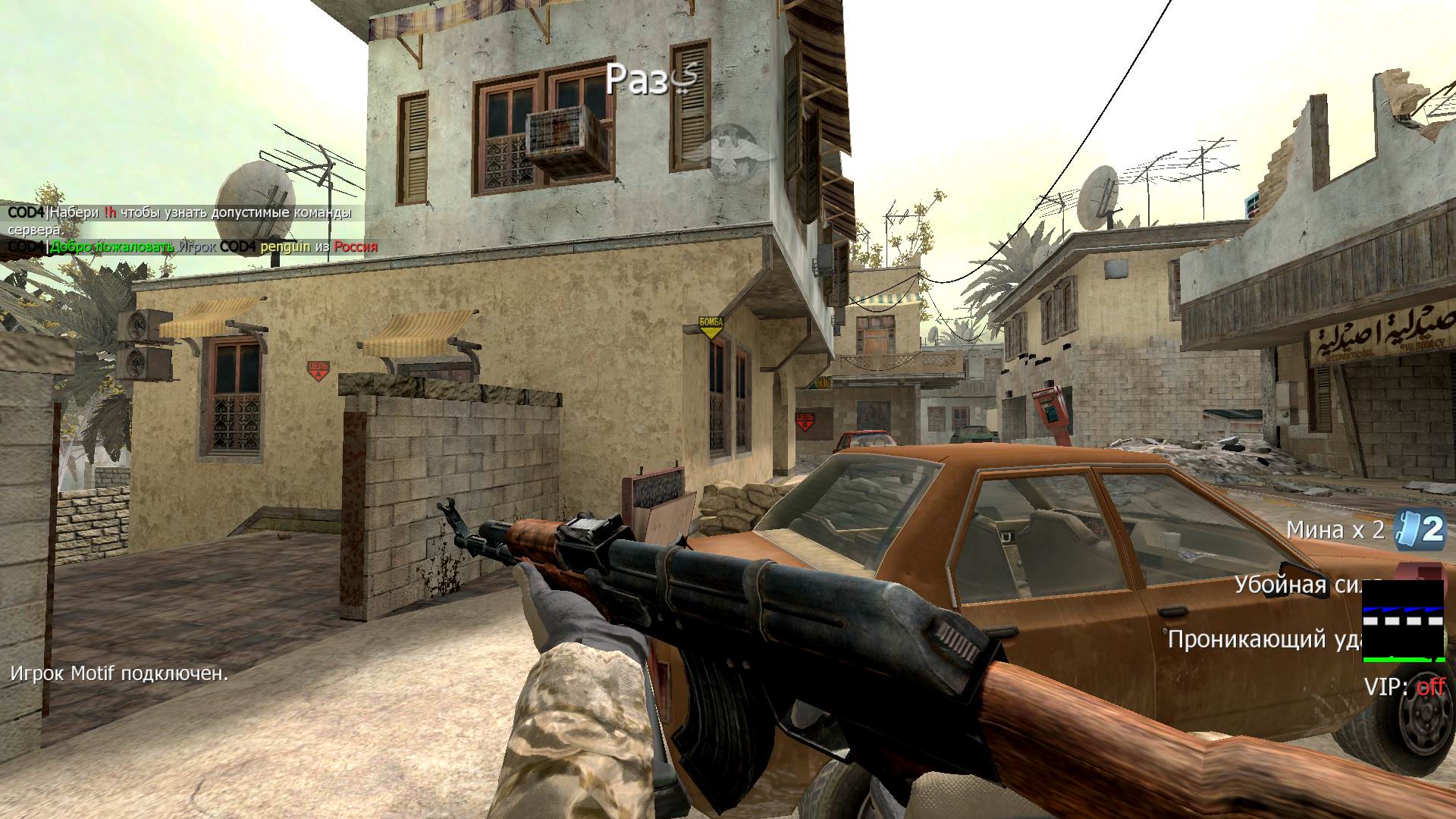The height and width of the screenshot is (819, 1456).
Task: Select the red ЦЕЛЬ B objective marker
Action: [805, 420]
